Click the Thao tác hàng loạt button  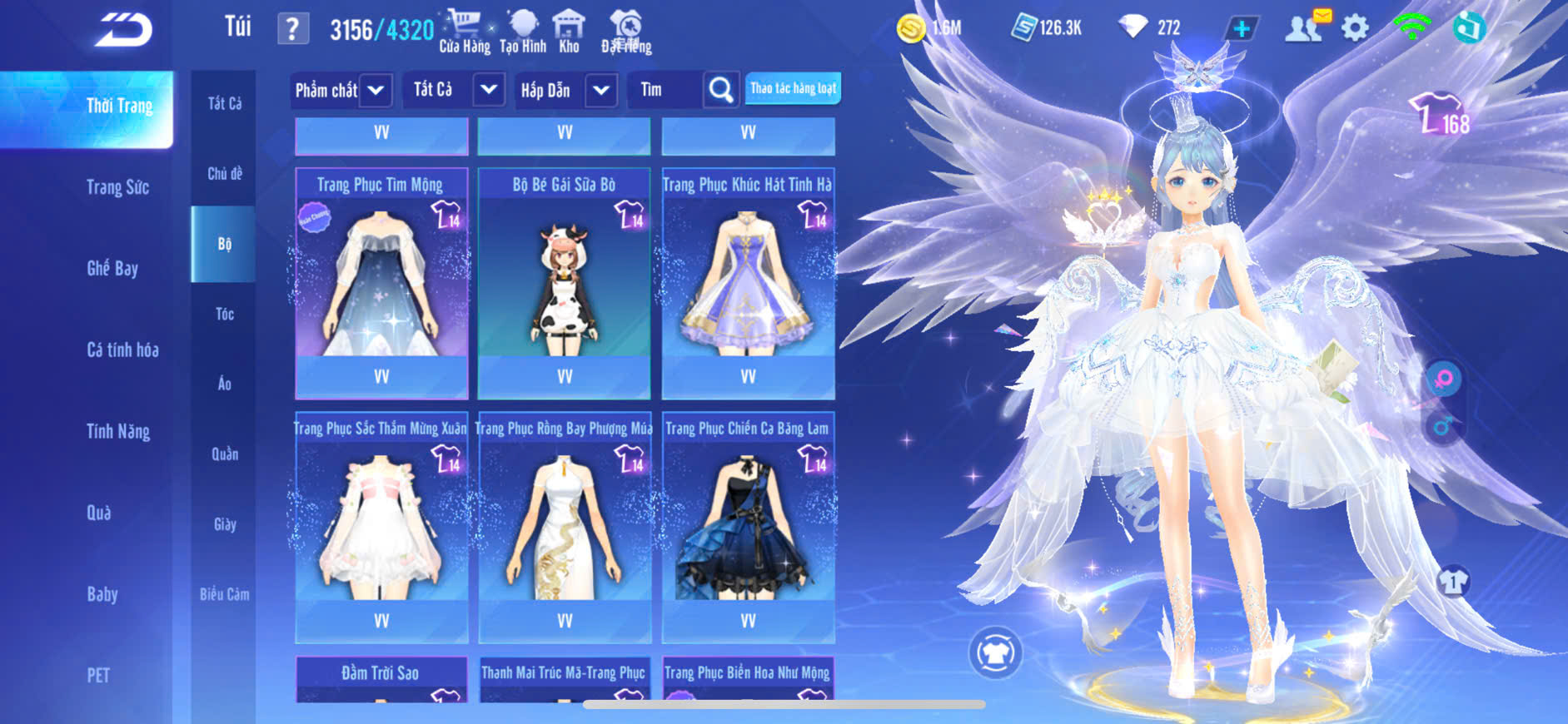[x=793, y=88]
